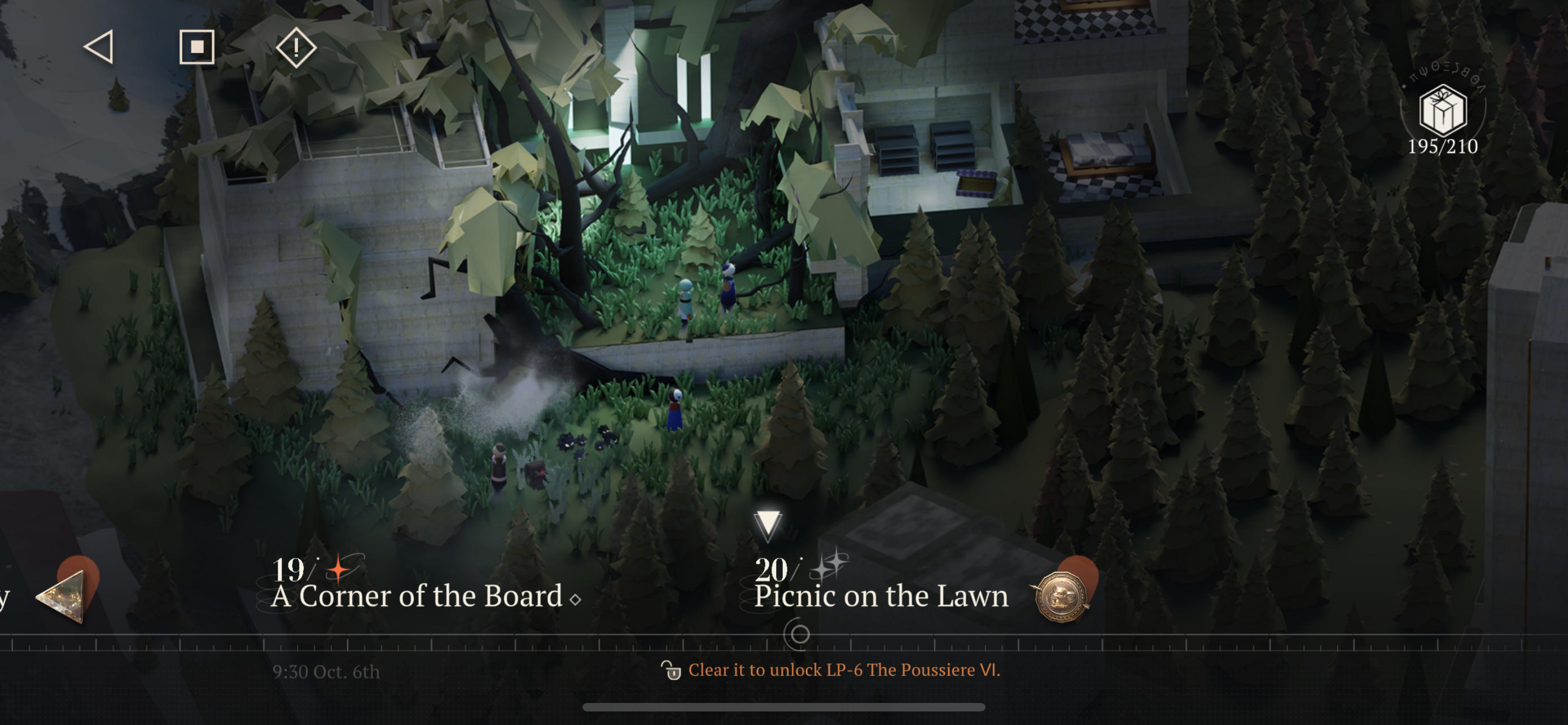Go back with the triangle arrow
The width and height of the screenshot is (1568, 725).
coord(99,47)
